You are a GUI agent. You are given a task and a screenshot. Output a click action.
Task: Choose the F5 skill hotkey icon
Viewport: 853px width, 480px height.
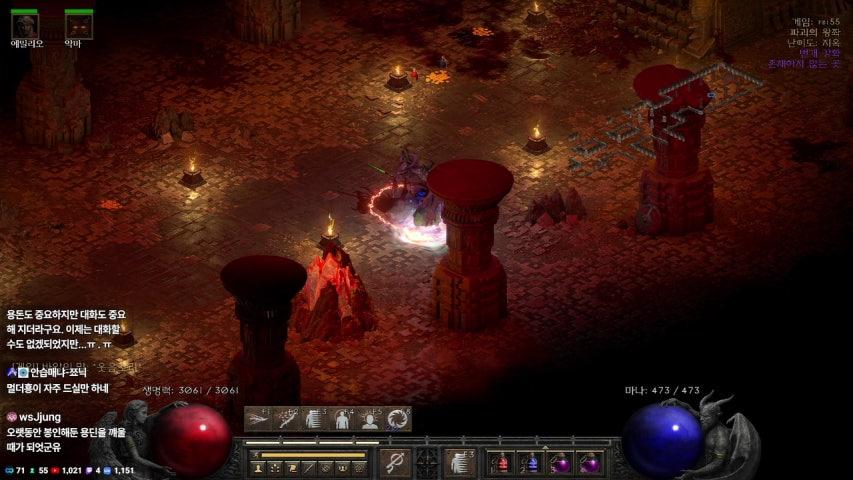[x=370, y=419]
